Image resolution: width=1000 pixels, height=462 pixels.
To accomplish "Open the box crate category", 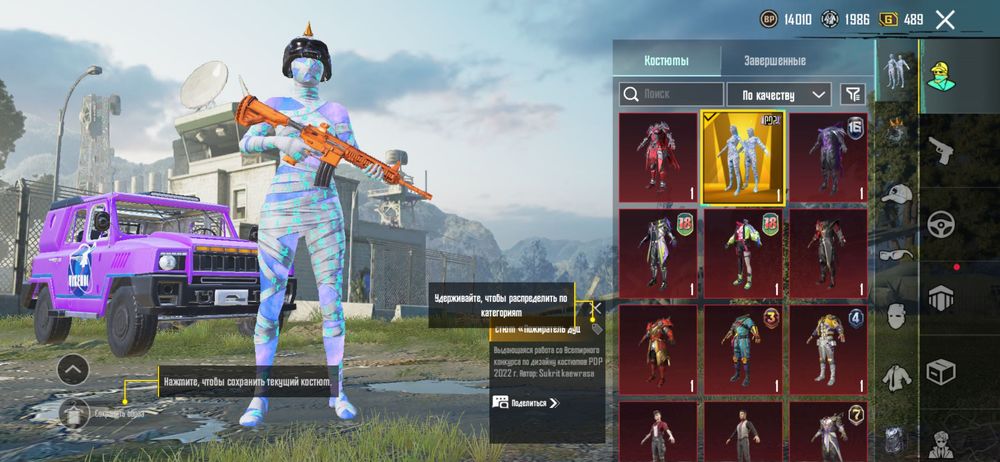I will (x=940, y=371).
